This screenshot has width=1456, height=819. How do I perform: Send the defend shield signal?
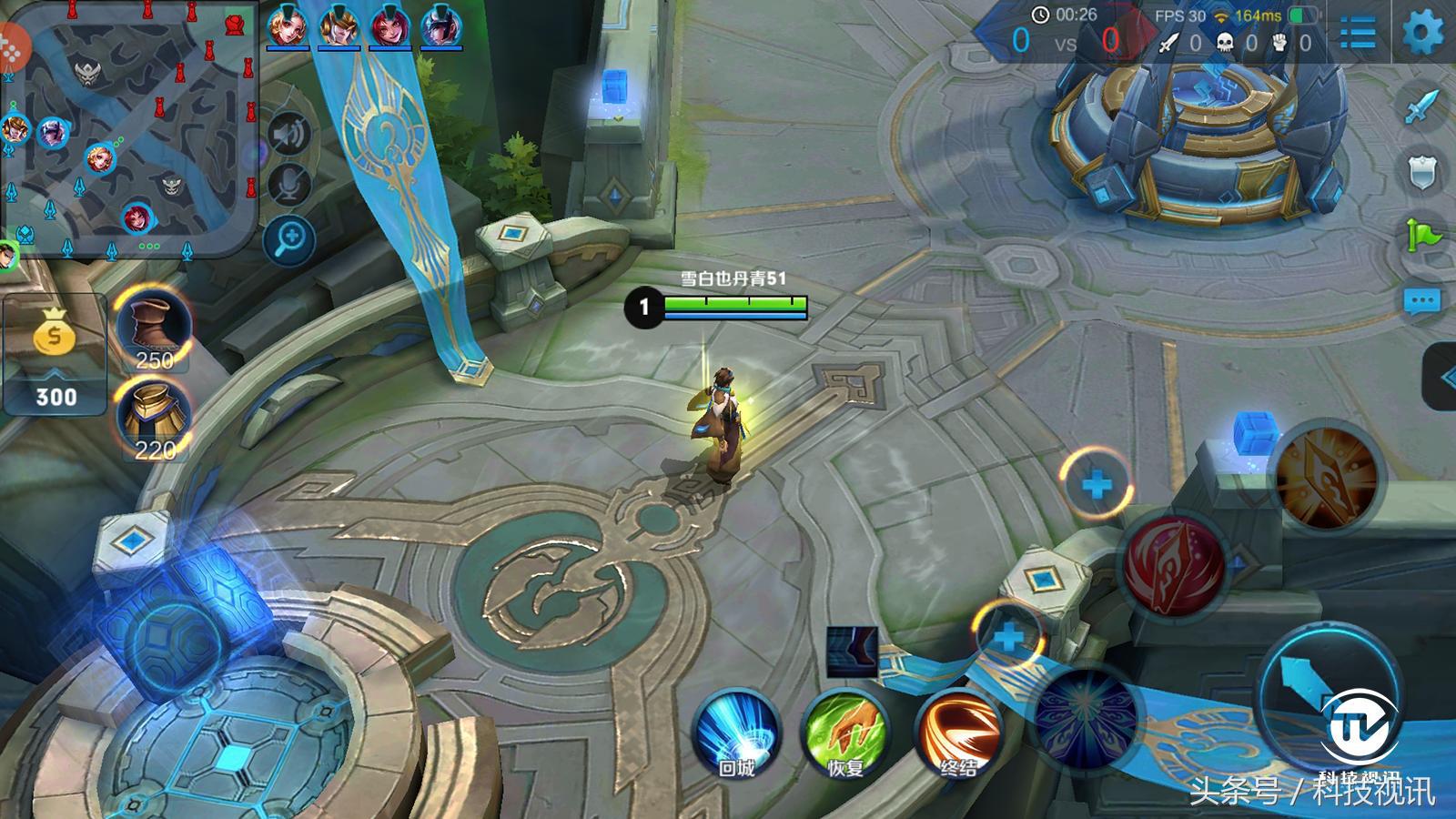[1422, 172]
